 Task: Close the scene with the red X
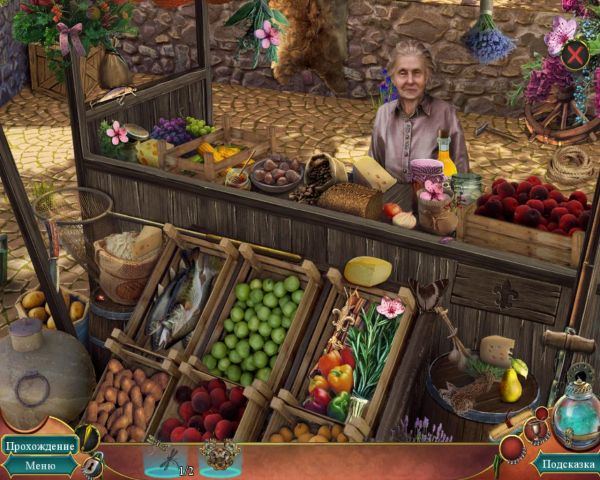click(x=575, y=54)
